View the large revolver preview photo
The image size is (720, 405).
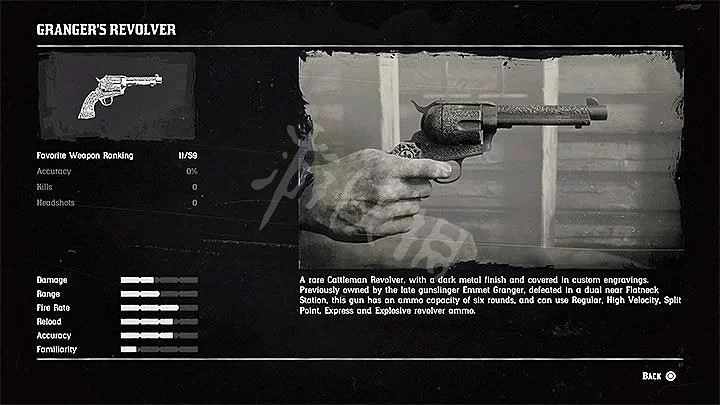tap(490, 160)
